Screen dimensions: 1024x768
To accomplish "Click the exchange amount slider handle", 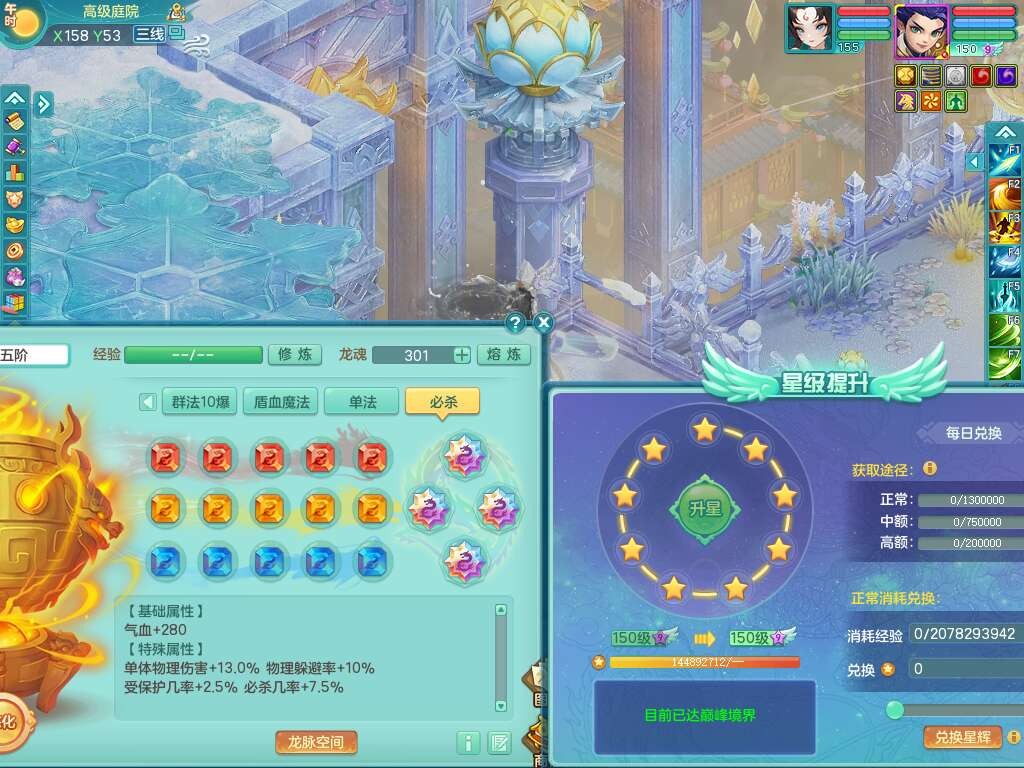I will (x=895, y=709).
